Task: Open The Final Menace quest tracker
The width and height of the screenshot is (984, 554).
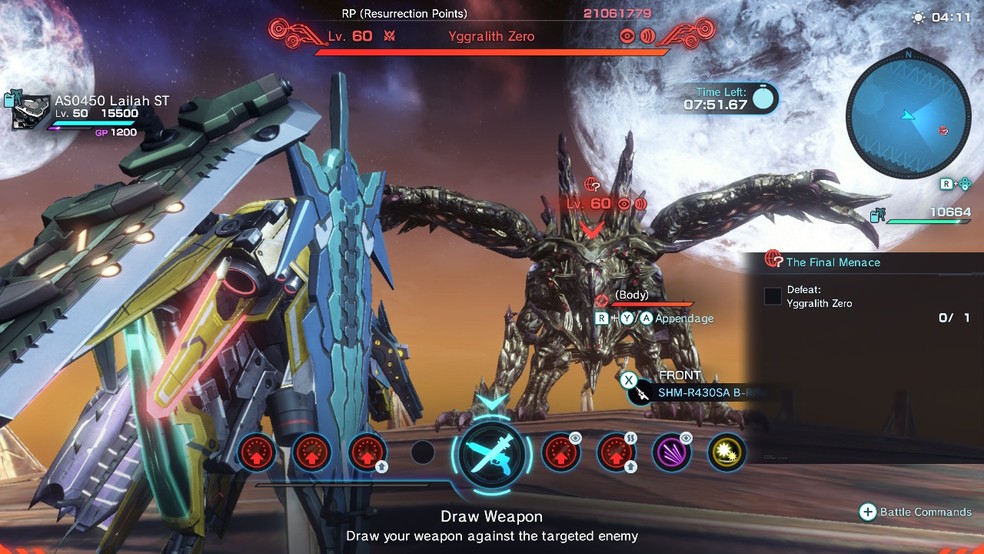Action: [x=832, y=262]
